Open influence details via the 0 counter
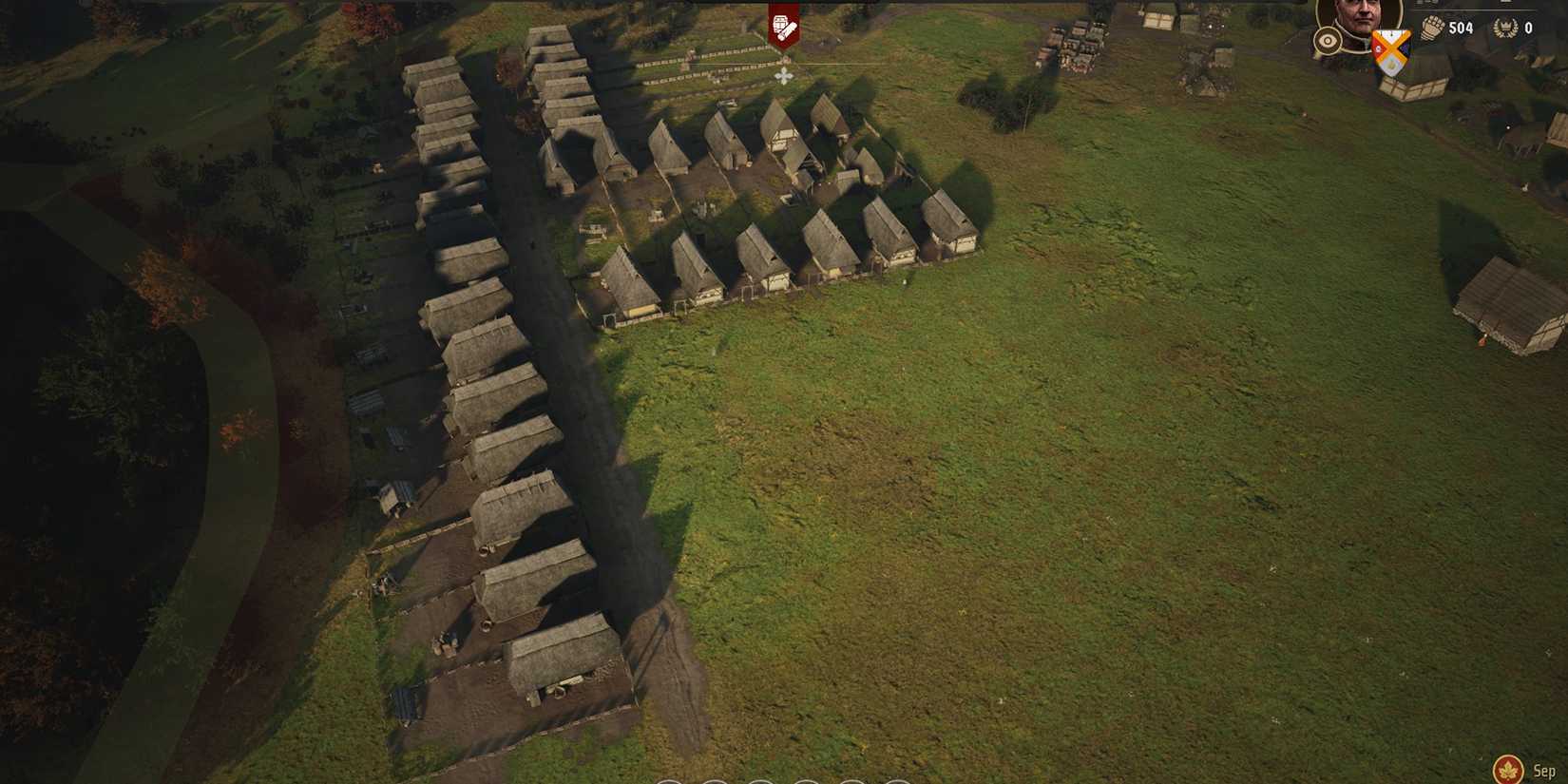 coord(1528,28)
